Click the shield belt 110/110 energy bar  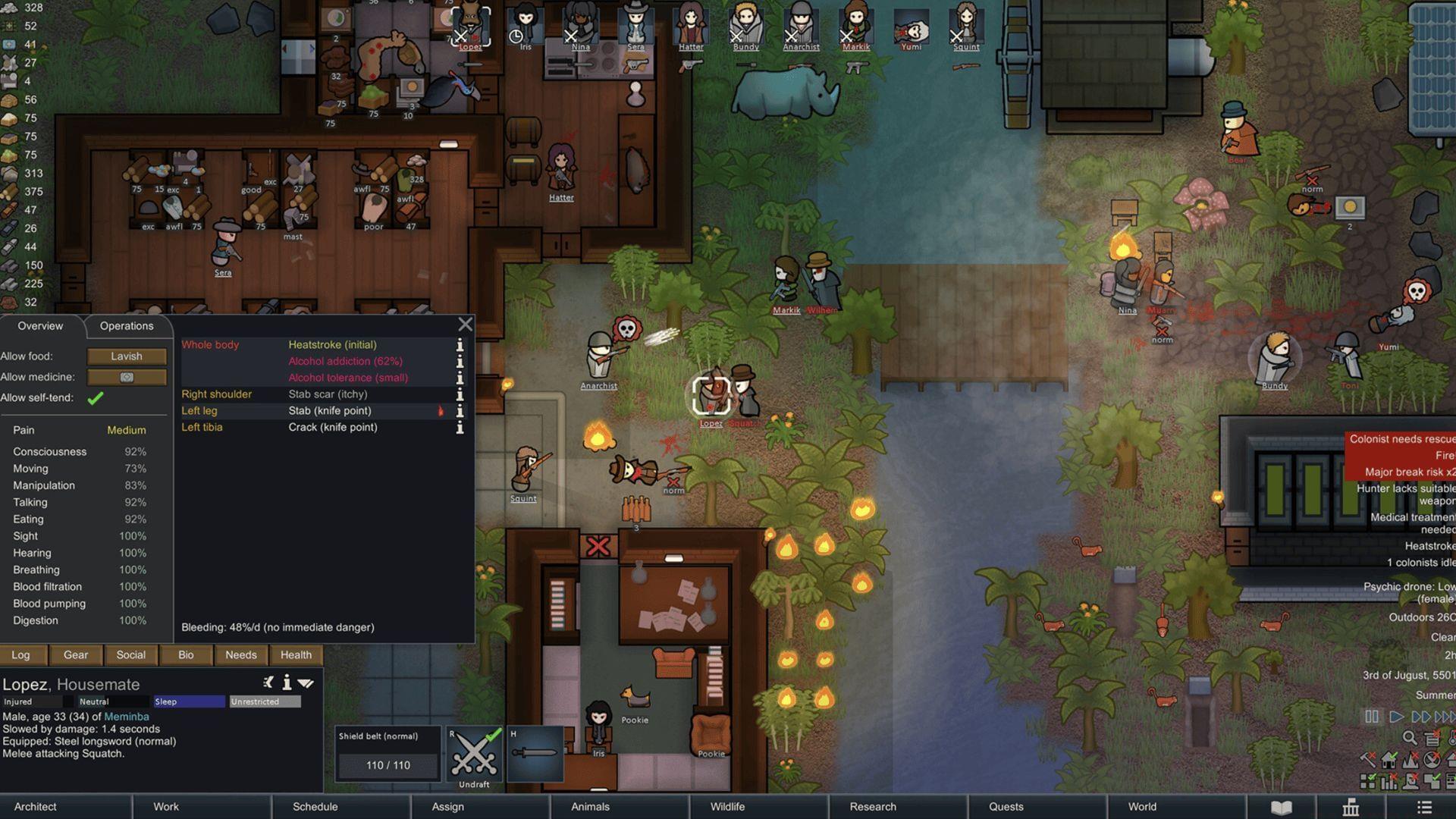tap(387, 765)
